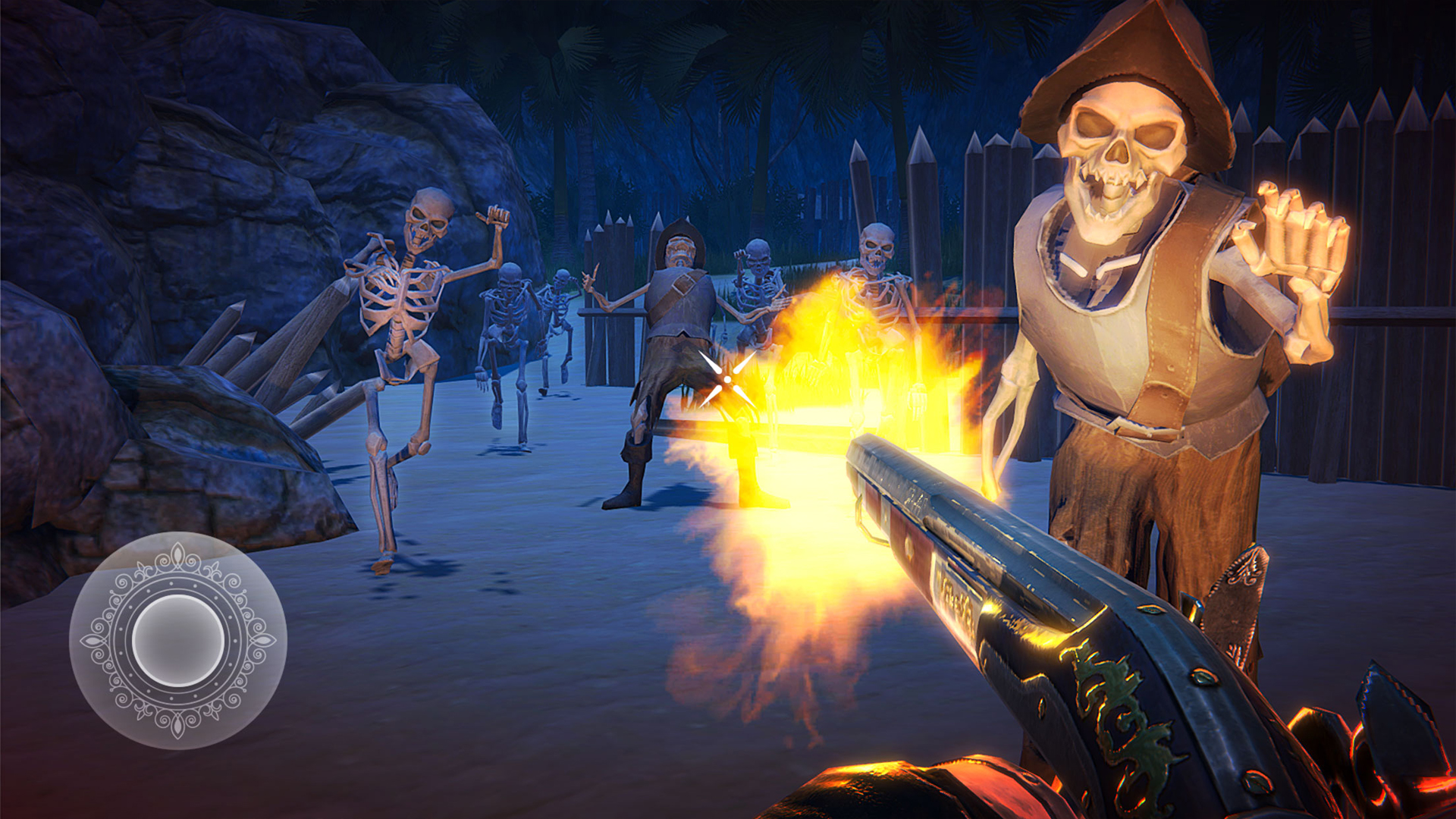Tap the virtual movement joystick knob
This screenshot has width=1456, height=819.
(178, 641)
